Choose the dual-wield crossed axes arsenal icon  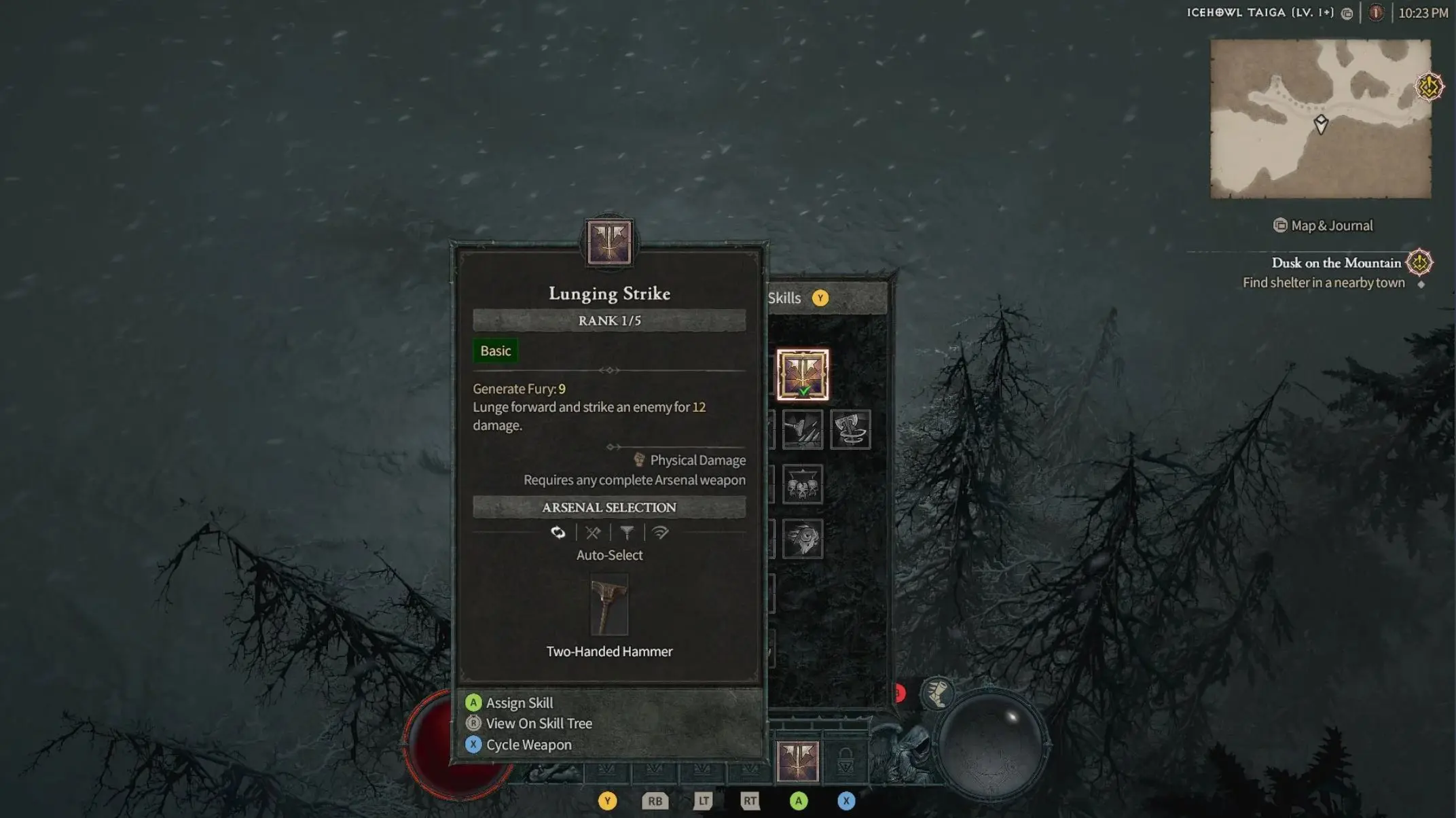point(592,533)
